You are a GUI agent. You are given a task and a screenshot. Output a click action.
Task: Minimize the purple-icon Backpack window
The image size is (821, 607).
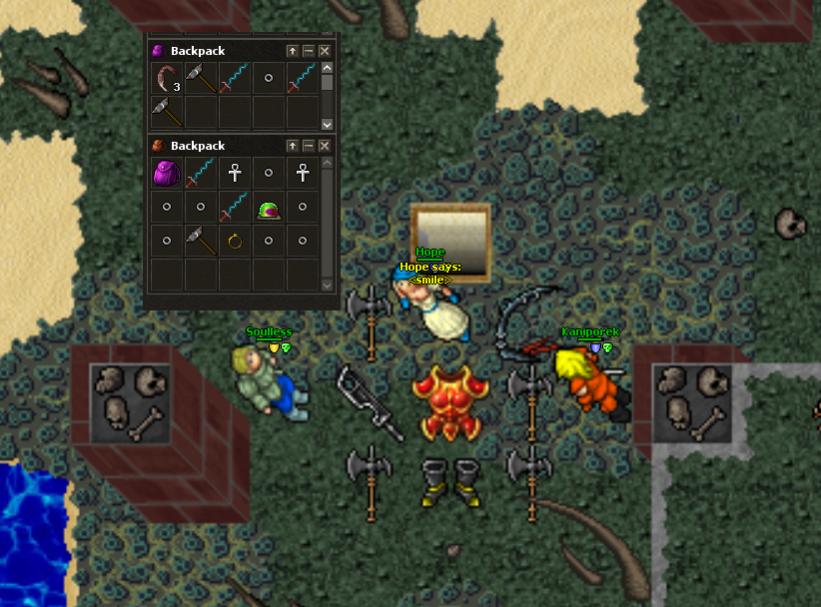[x=308, y=51]
